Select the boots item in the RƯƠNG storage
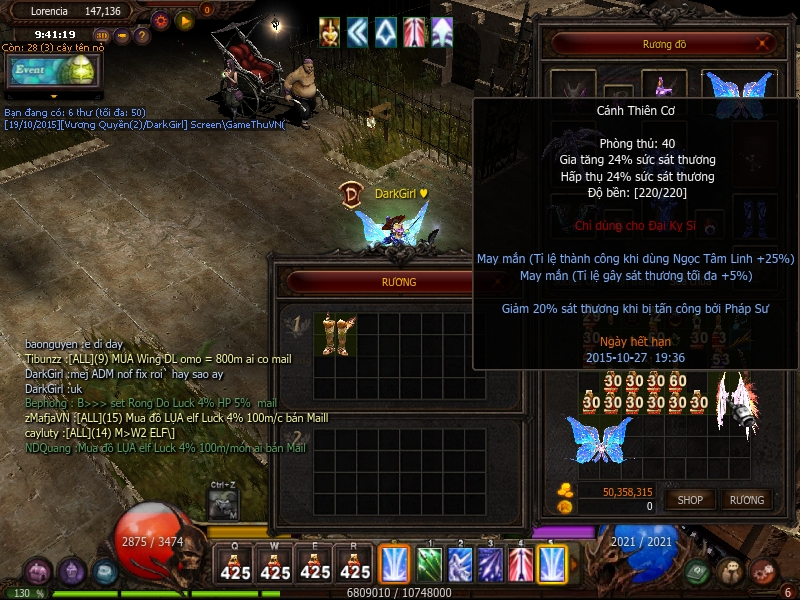This screenshot has height=600, width=800. [335, 334]
